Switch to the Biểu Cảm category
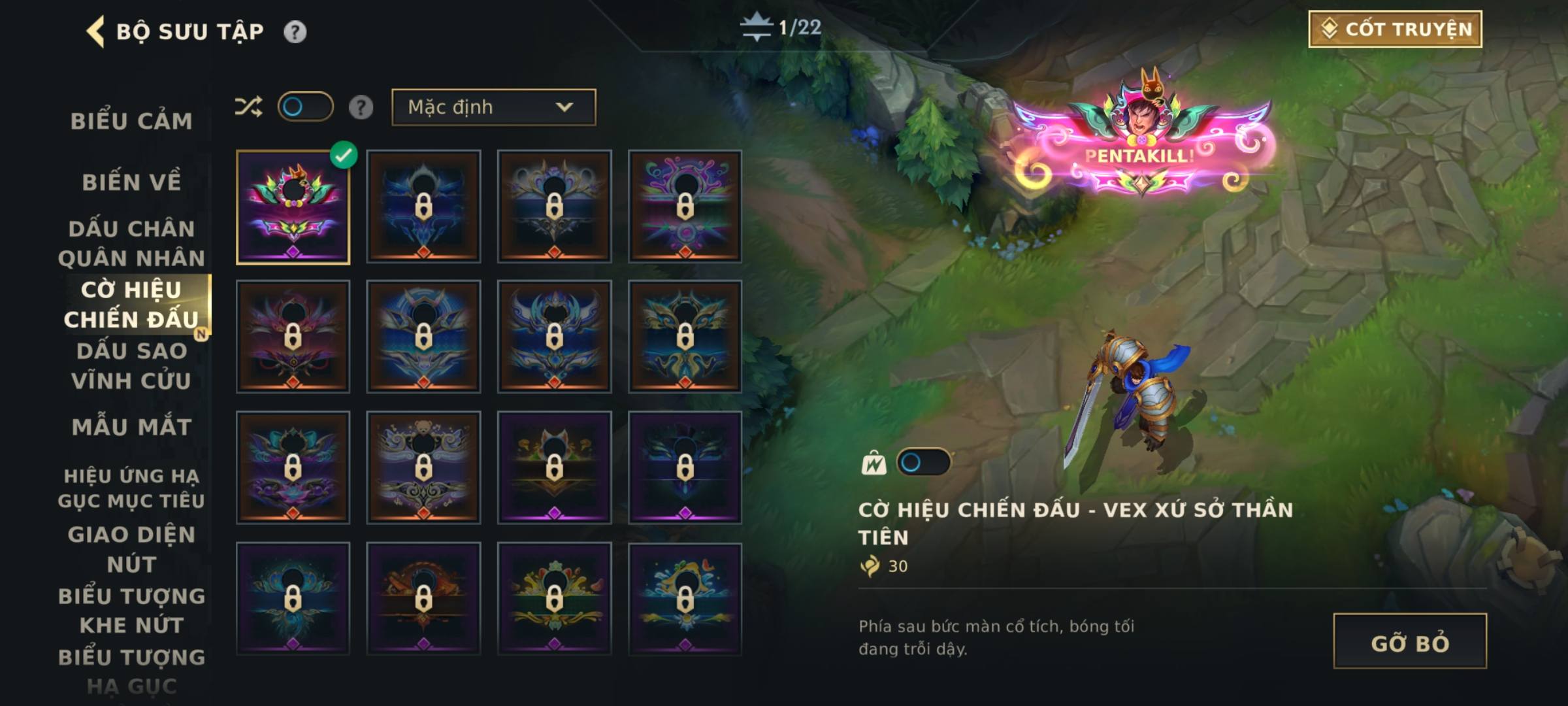Screen dimensions: 1568x706 click(x=131, y=121)
